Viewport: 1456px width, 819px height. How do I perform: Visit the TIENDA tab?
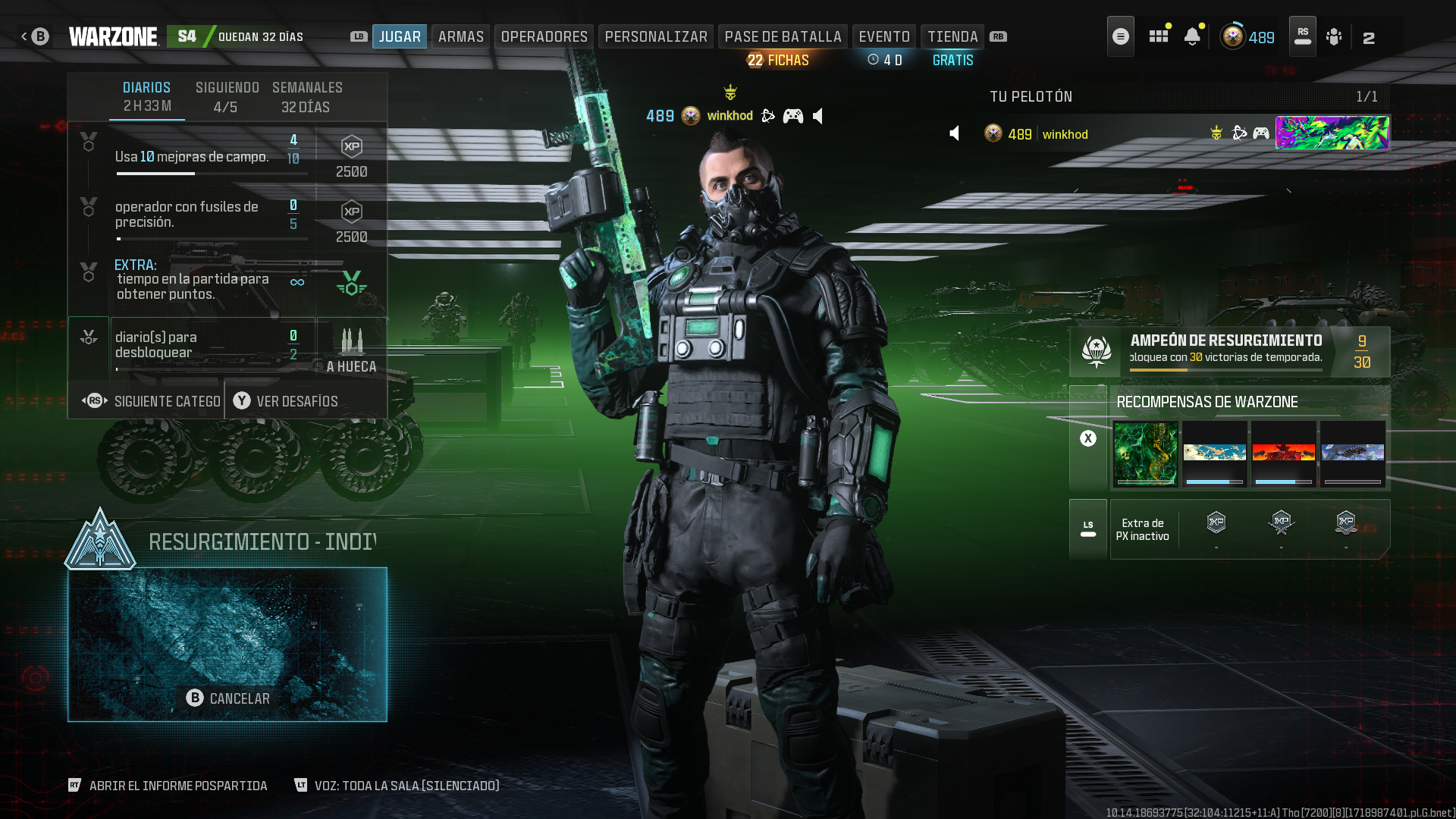pos(952,36)
